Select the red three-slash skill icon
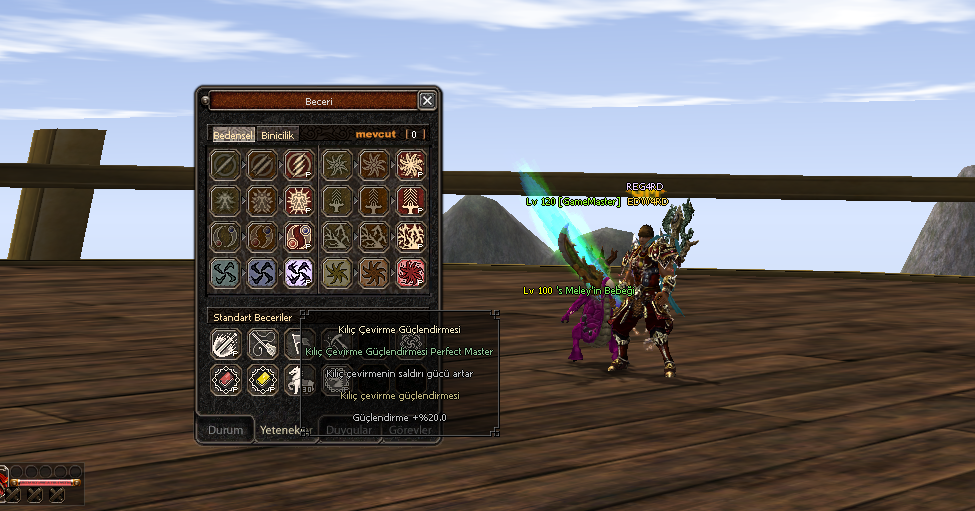Viewport: 975px width, 511px height. [299, 165]
